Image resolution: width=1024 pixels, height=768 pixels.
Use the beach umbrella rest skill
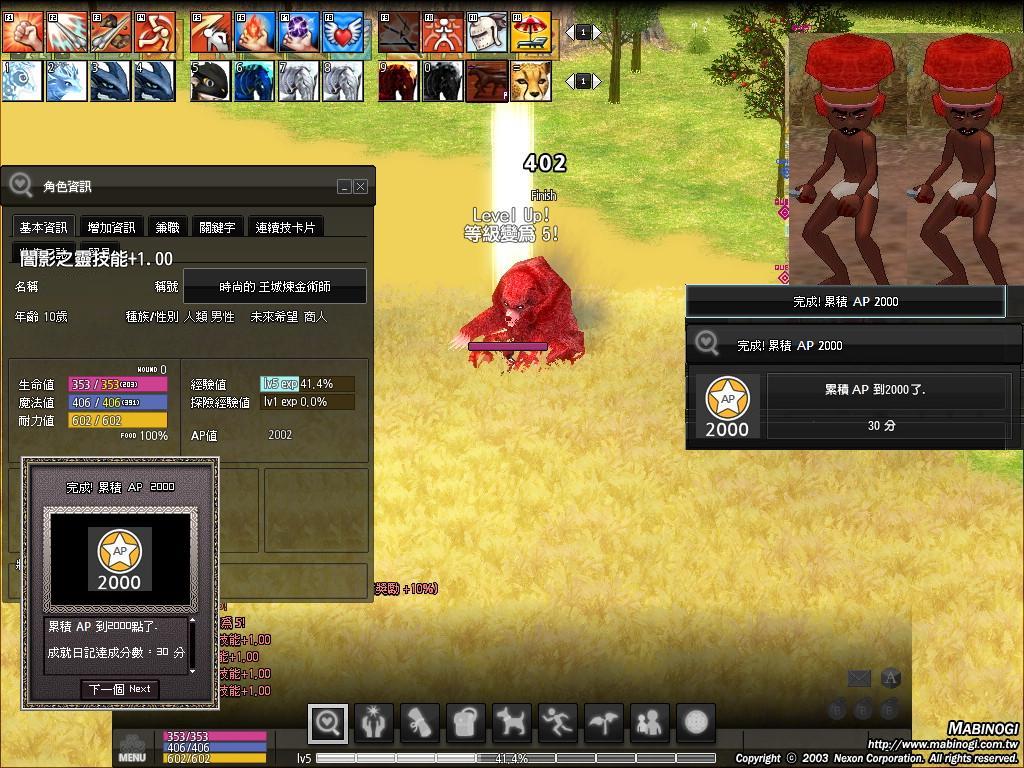[x=531, y=33]
